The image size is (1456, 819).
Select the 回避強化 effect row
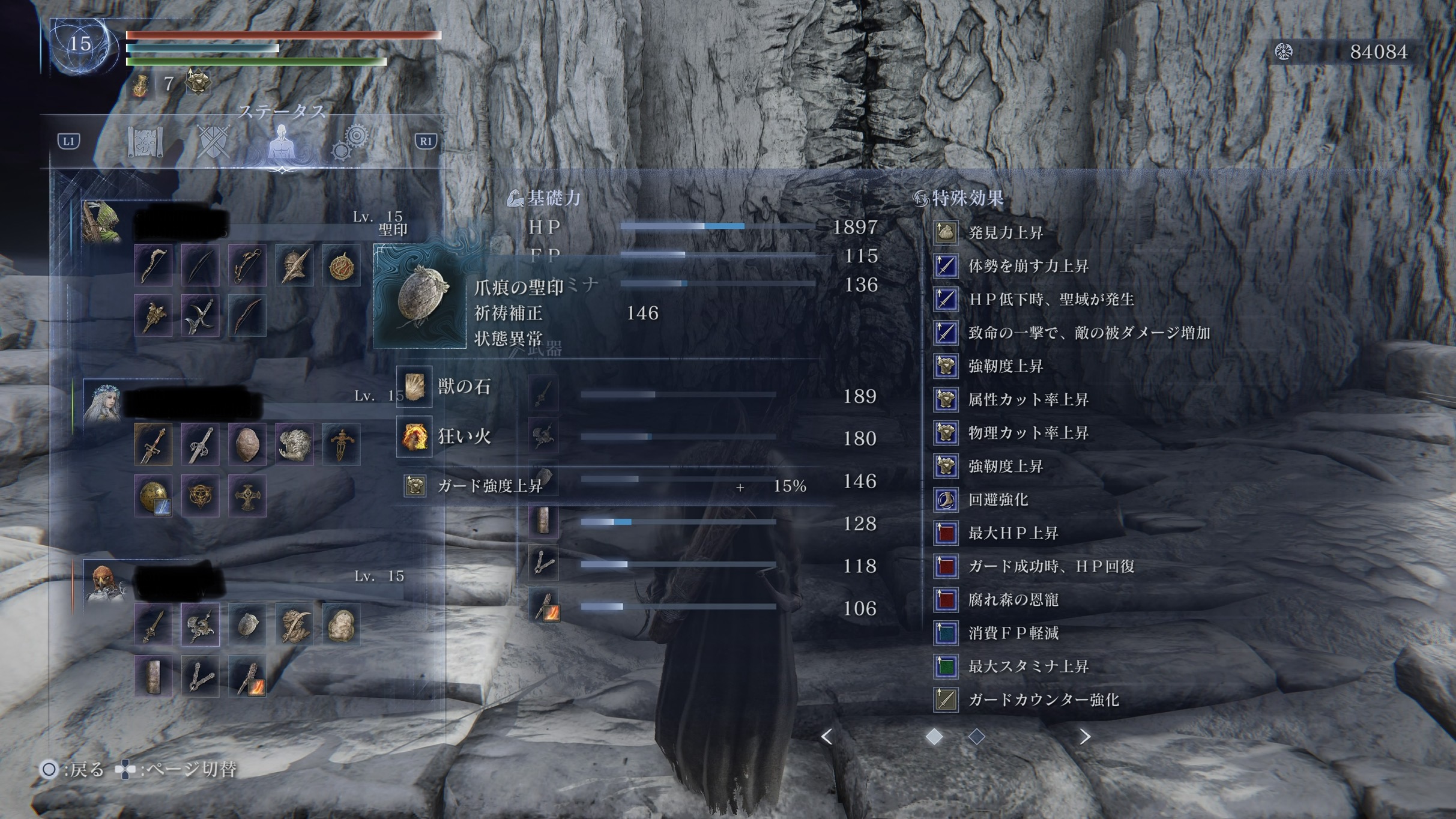998,500
